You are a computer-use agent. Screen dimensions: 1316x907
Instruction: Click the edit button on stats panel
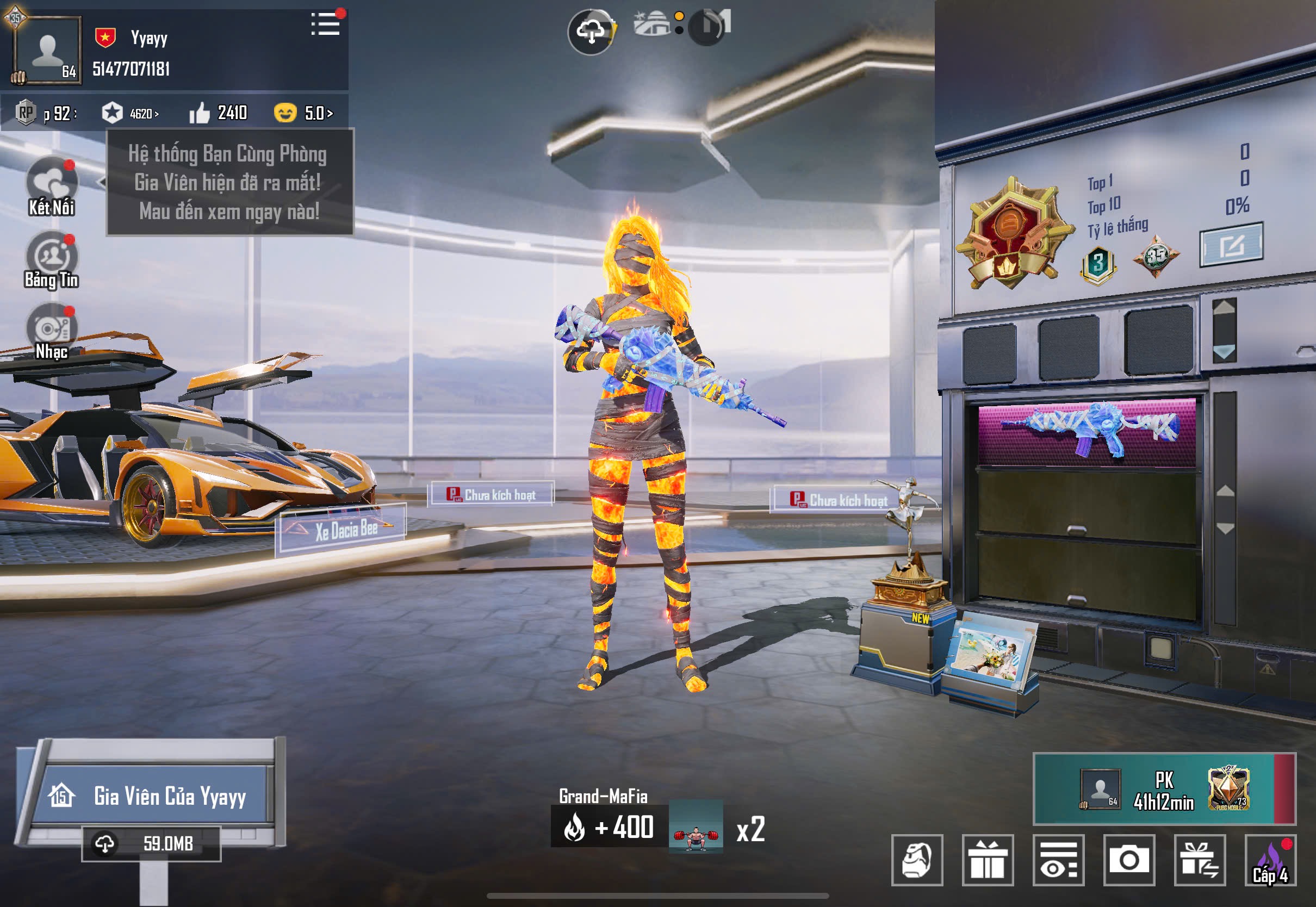(1231, 245)
